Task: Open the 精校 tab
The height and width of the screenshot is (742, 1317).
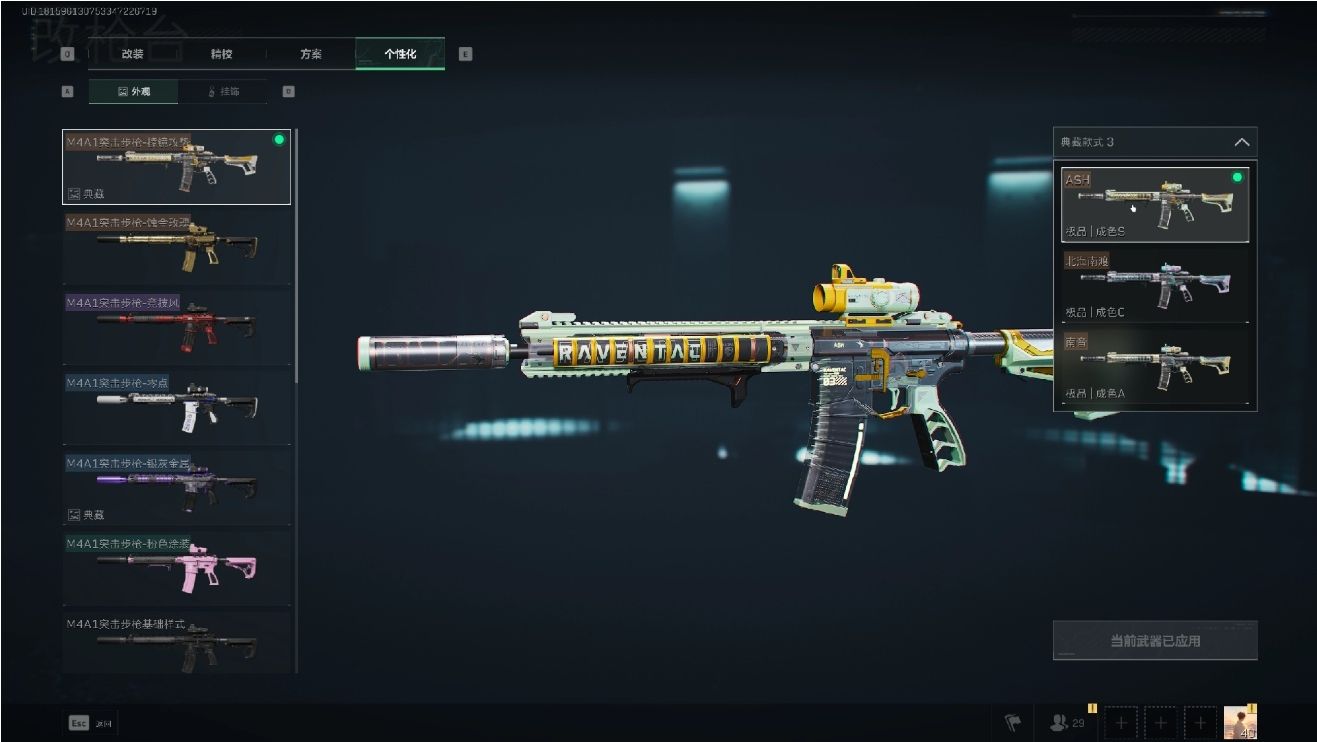Action: 221,54
